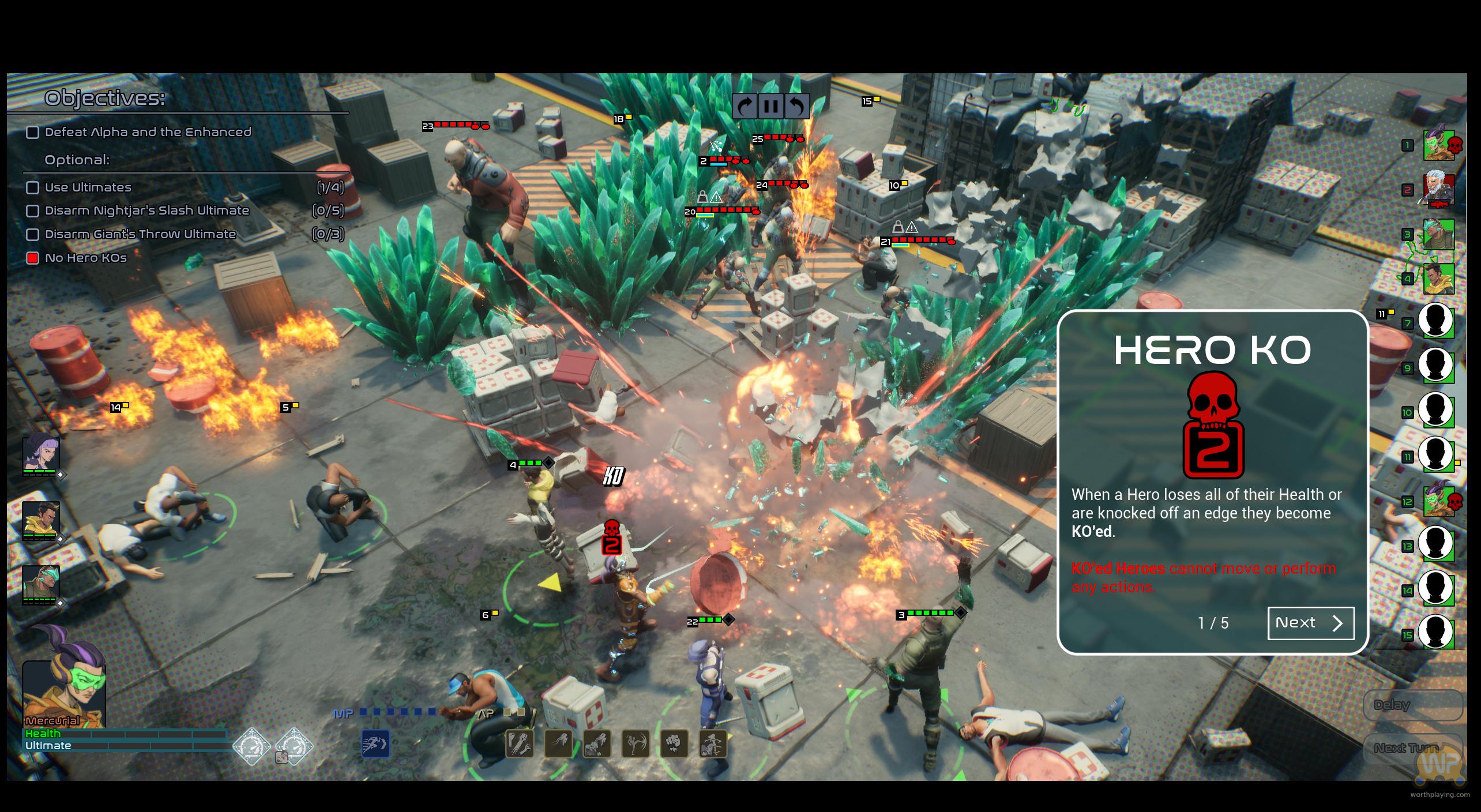This screenshot has width=1481, height=812.
Task: Advance the Hero KO tutorial with Next
Action: (1310, 623)
